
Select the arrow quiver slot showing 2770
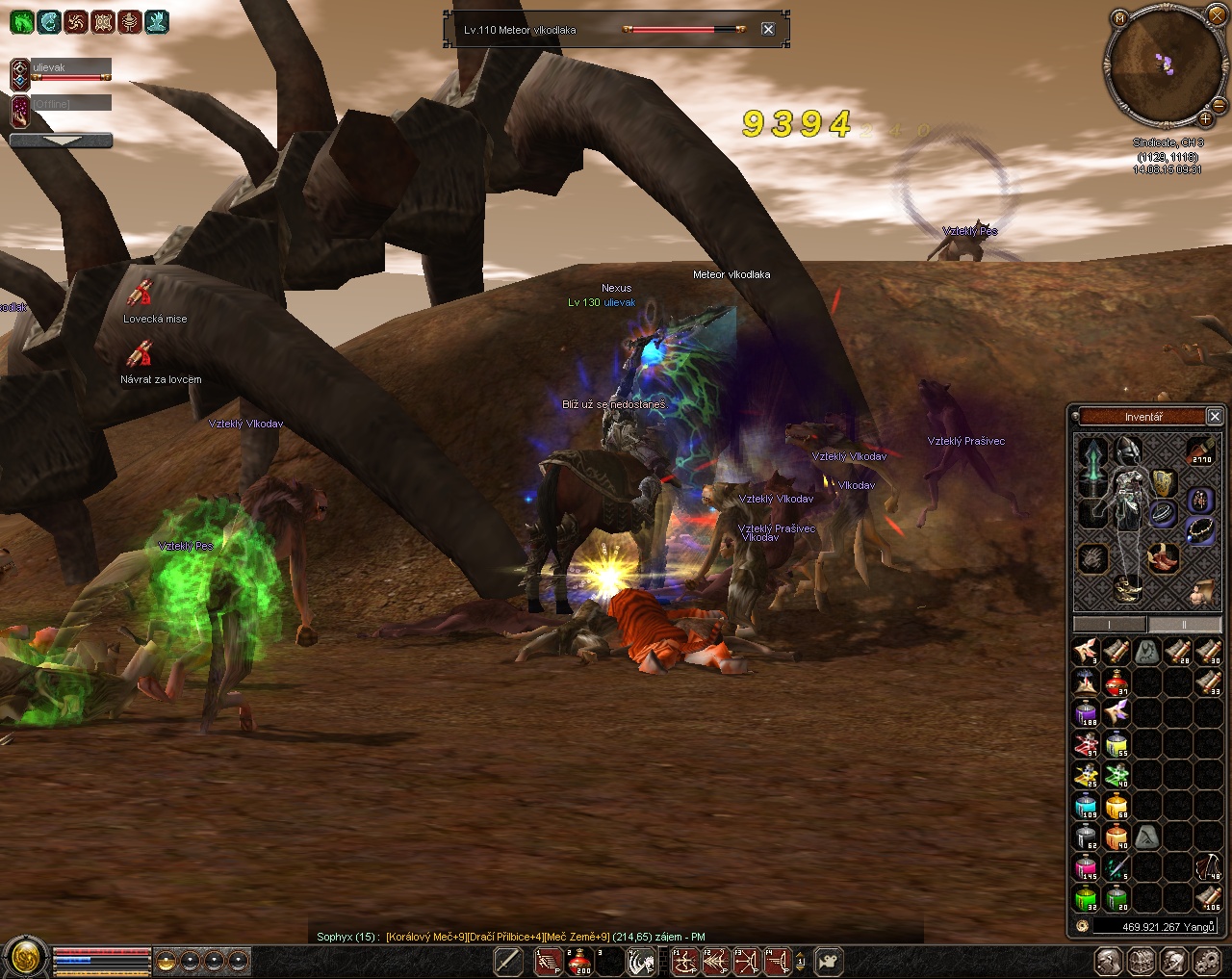1200,450
